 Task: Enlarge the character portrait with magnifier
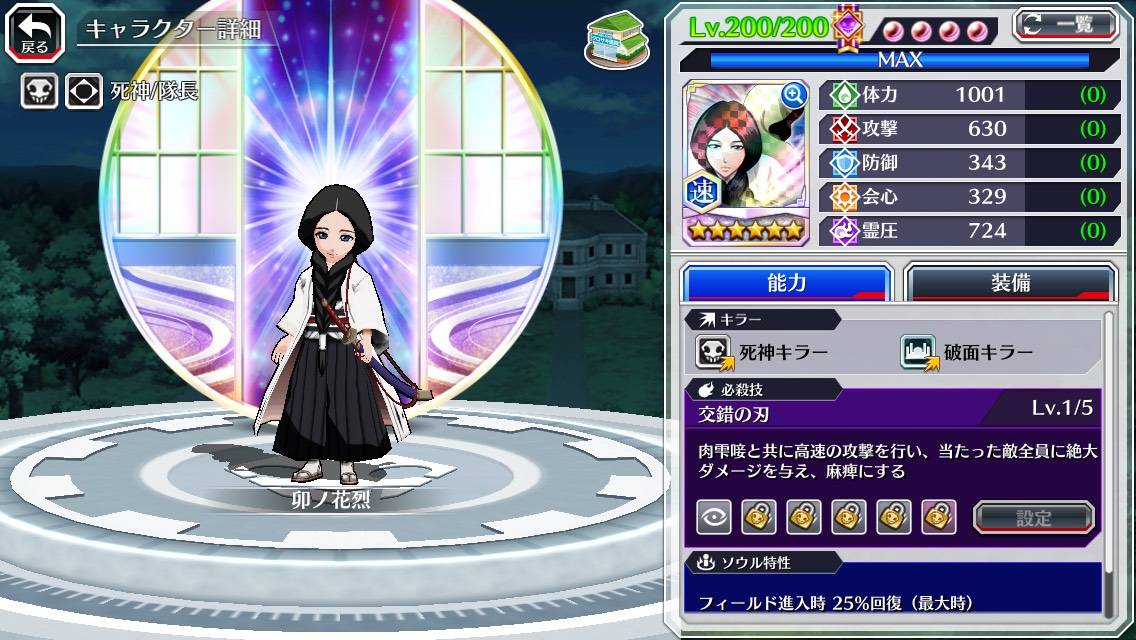(794, 95)
